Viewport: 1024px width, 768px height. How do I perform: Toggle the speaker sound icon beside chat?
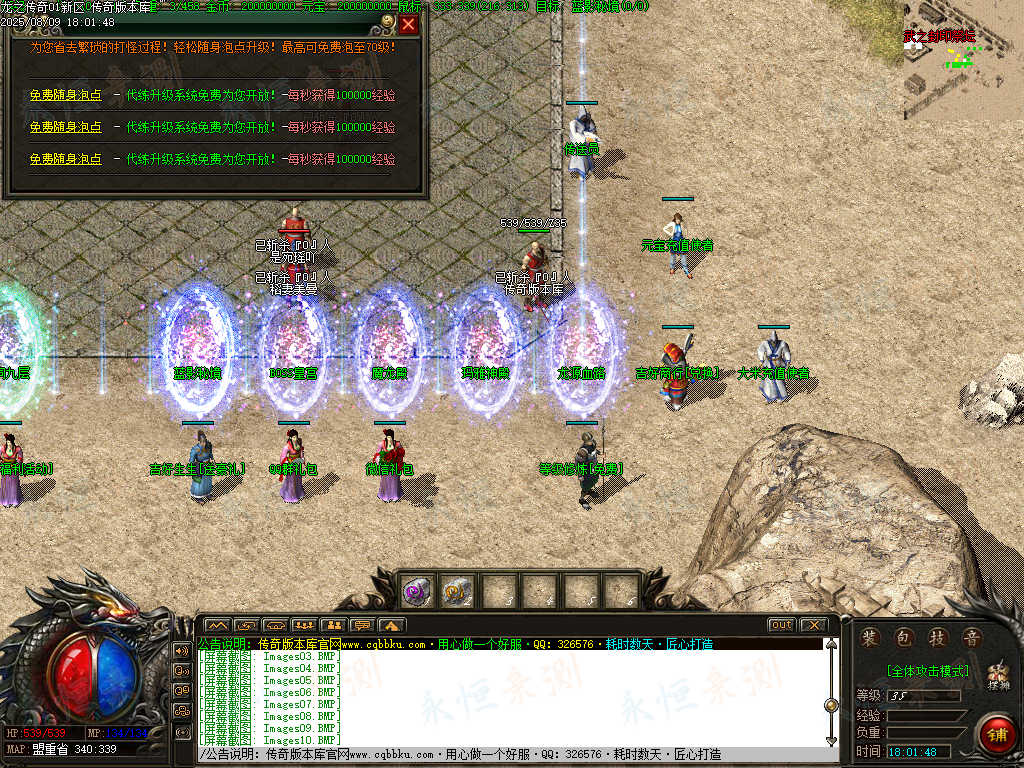tap(182, 650)
